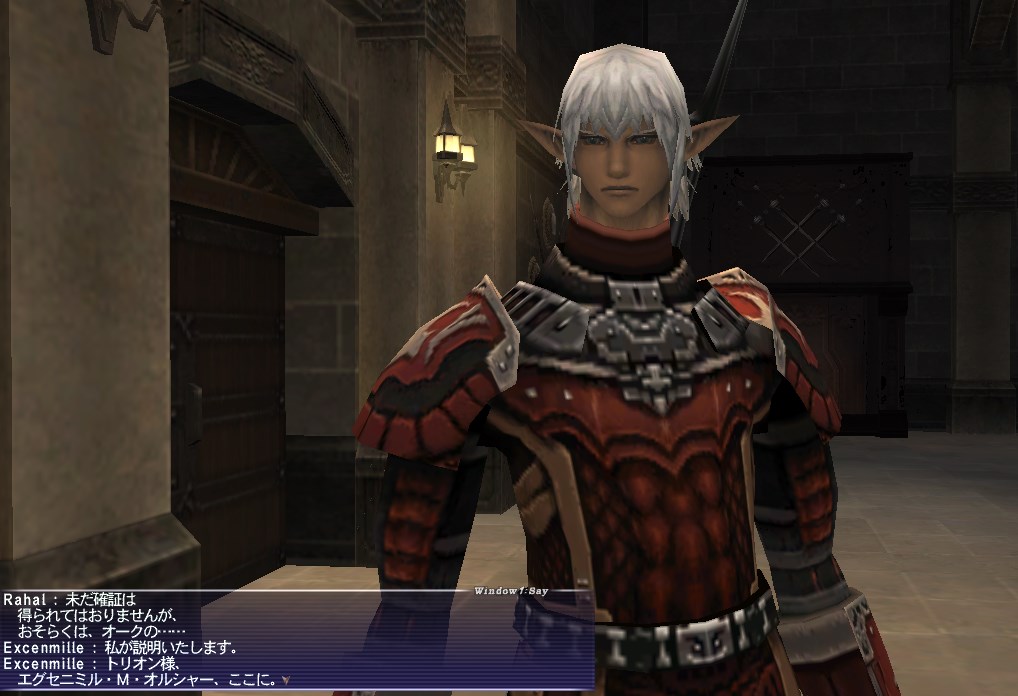Screen dimensions: 1018x696
Task: Select the Window1:Say chat label
Action: pos(511,592)
